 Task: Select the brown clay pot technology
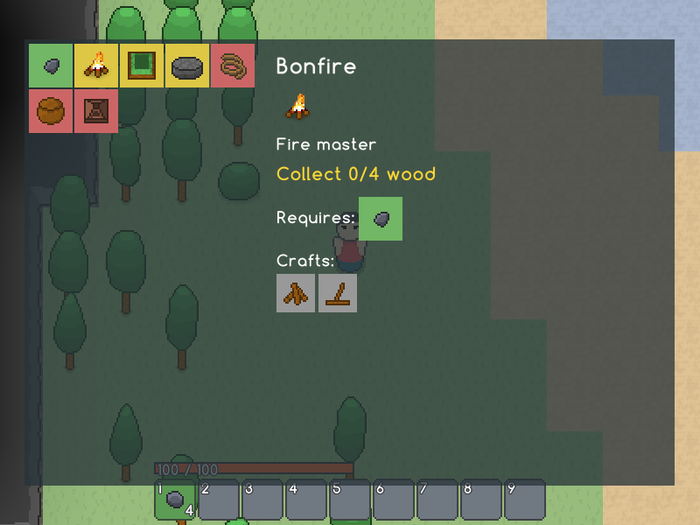[x=50, y=111]
